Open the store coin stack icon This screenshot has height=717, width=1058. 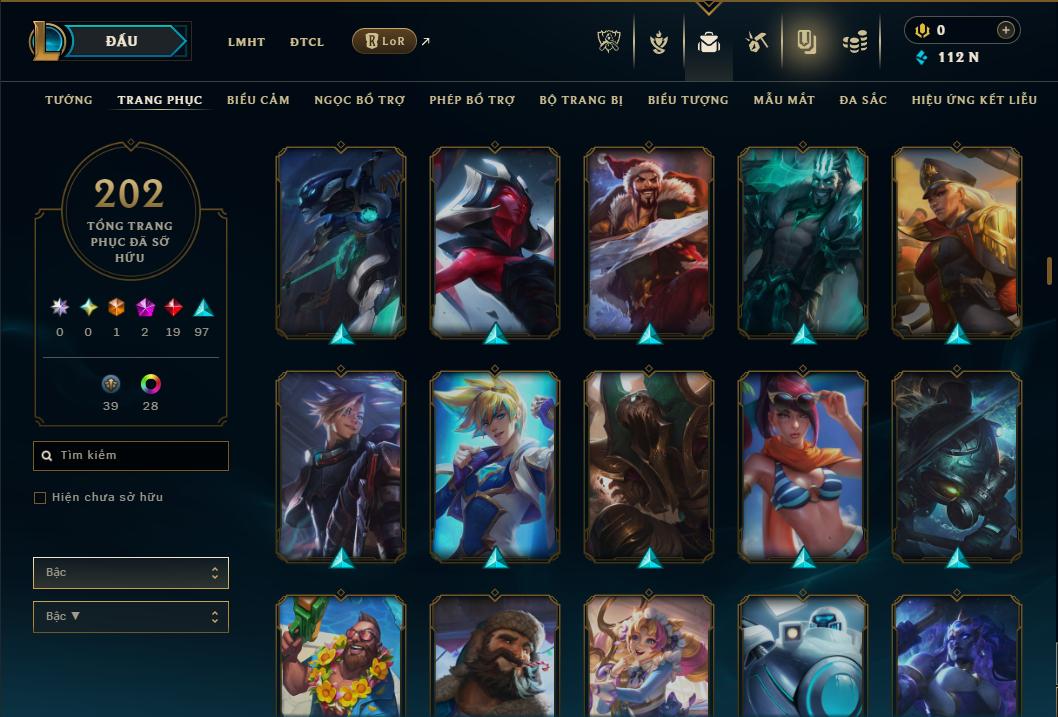coord(854,42)
